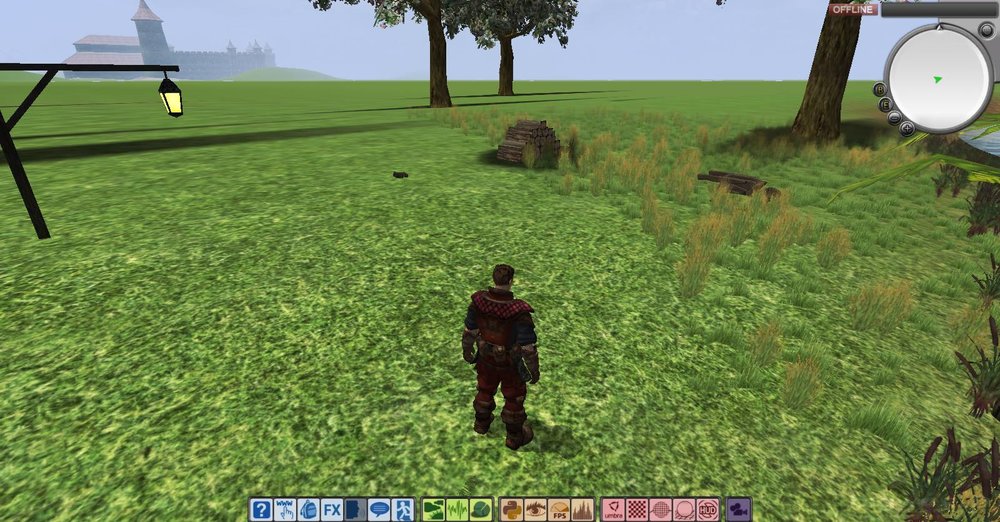Image resolution: width=1000 pixels, height=522 pixels.
Task: Open the Python console icon
Action: (x=512, y=510)
